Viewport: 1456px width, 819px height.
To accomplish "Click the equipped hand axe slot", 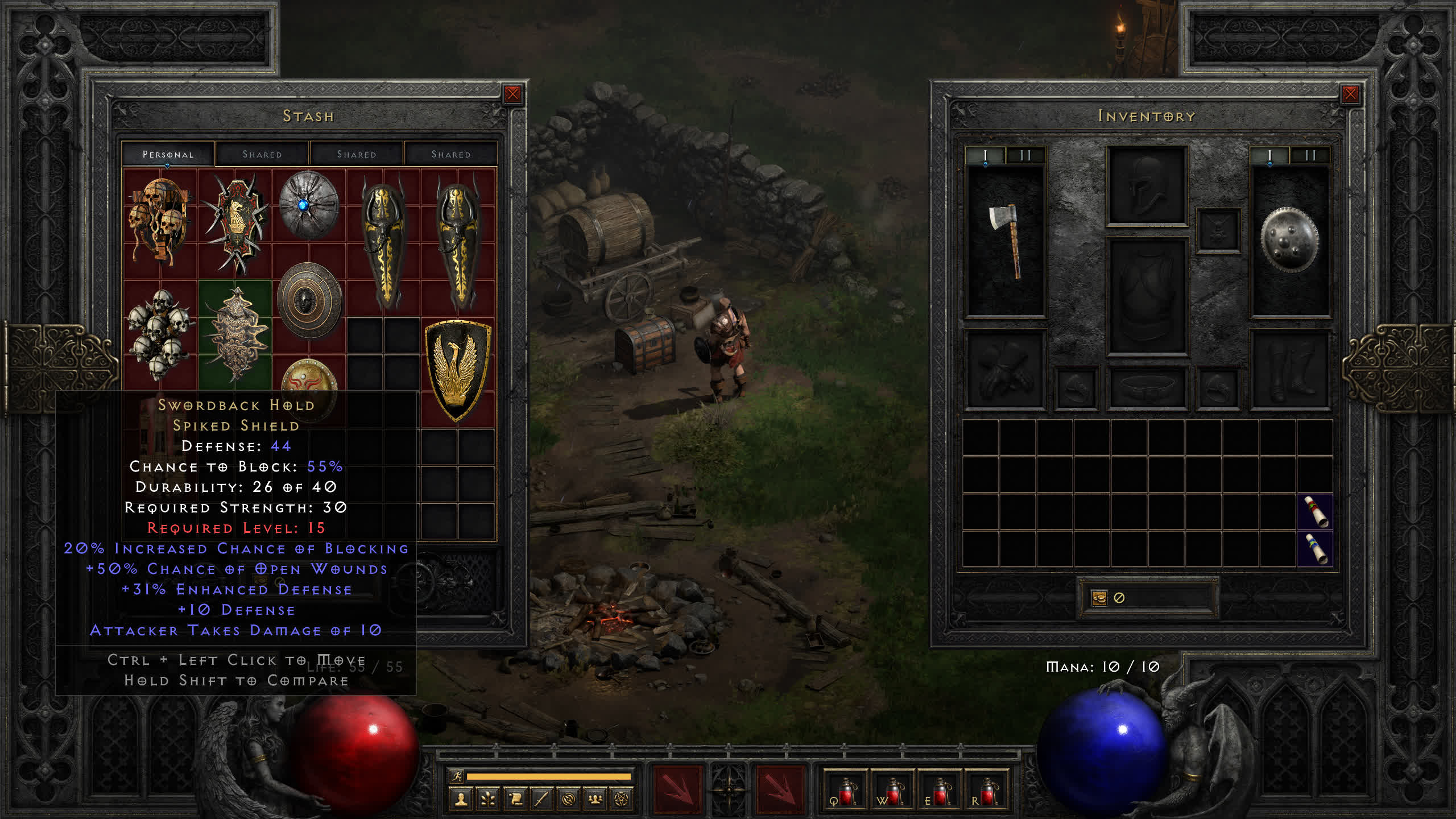I will [x=1006, y=241].
